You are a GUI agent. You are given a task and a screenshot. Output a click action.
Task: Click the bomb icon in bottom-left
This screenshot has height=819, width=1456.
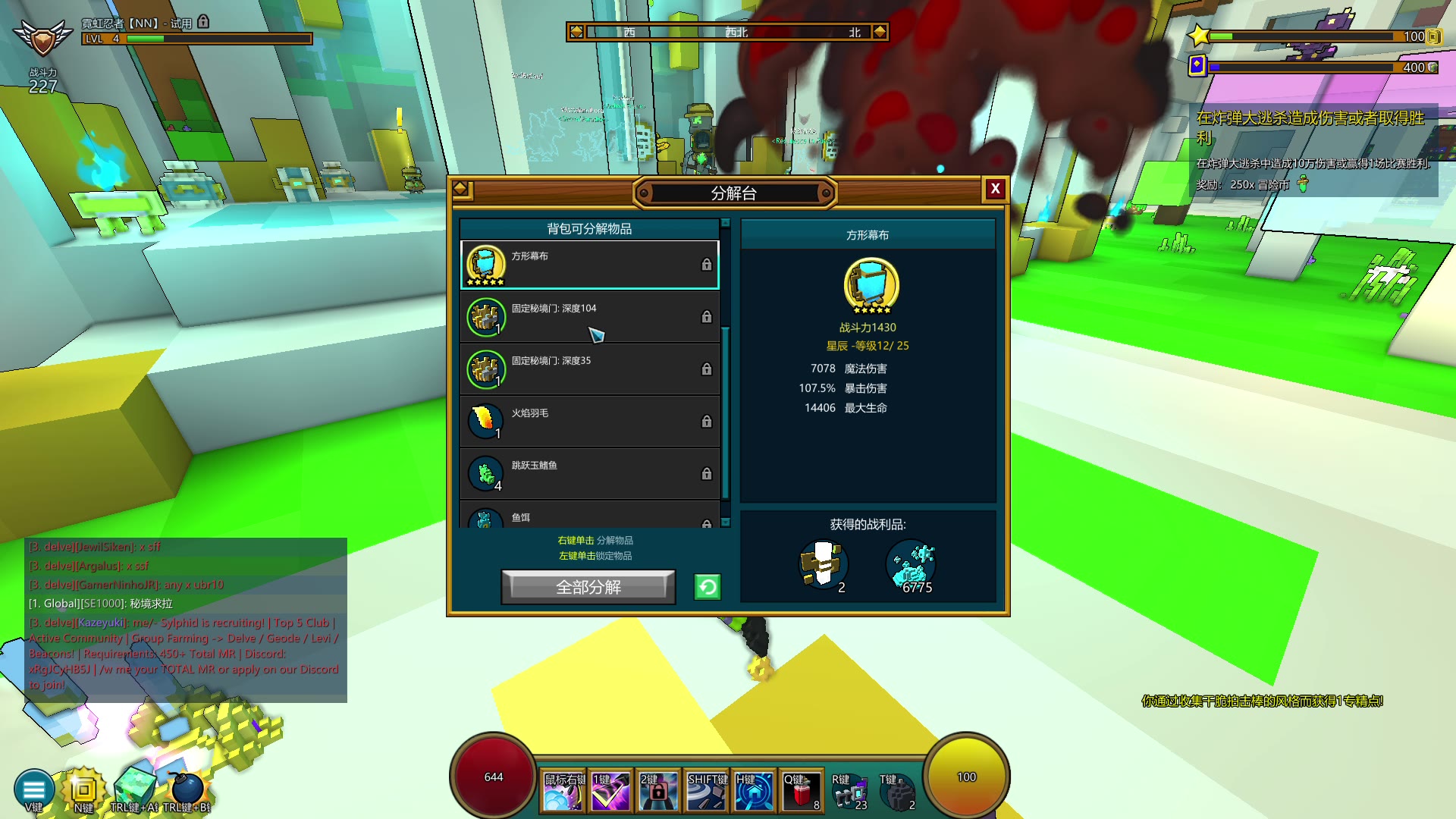pyautogui.click(x=186, y=789)
